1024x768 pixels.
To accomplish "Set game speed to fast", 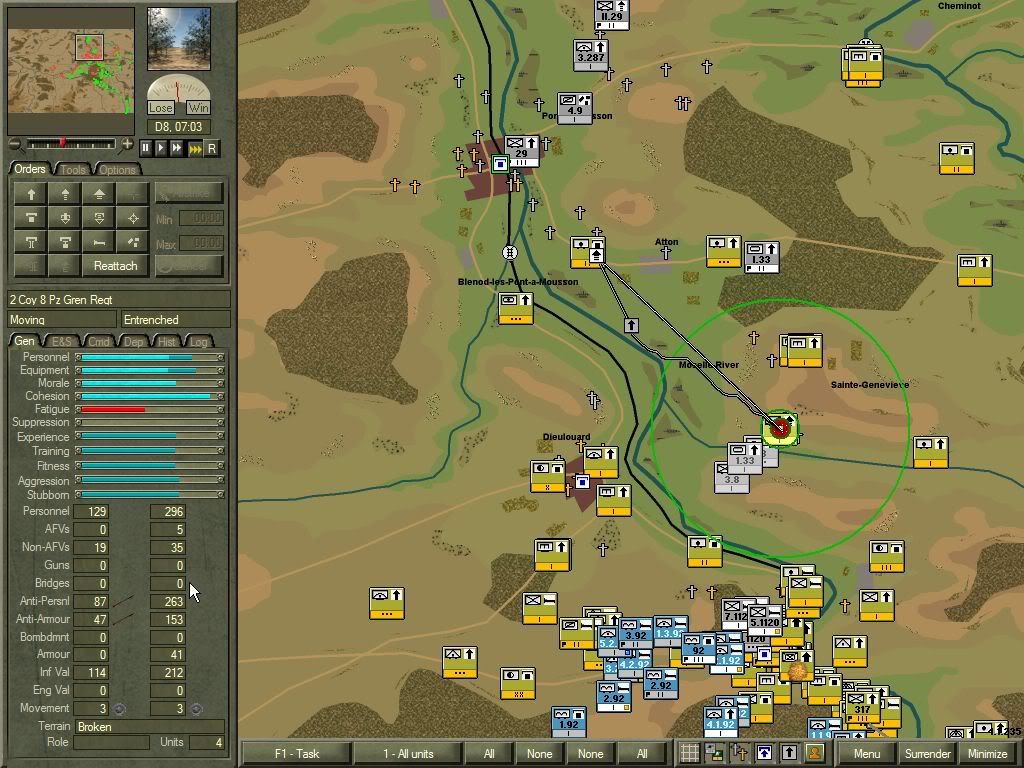I will [x=177, y=148].
